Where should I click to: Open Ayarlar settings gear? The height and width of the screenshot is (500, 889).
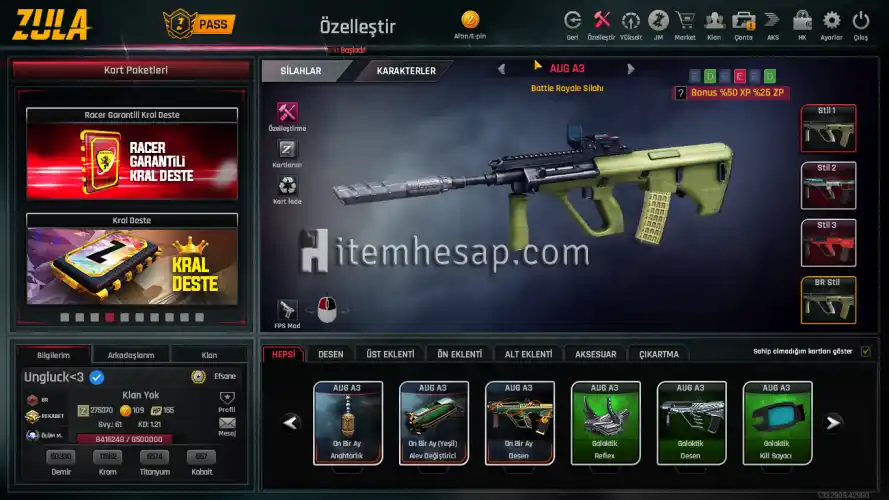[831, 22]
